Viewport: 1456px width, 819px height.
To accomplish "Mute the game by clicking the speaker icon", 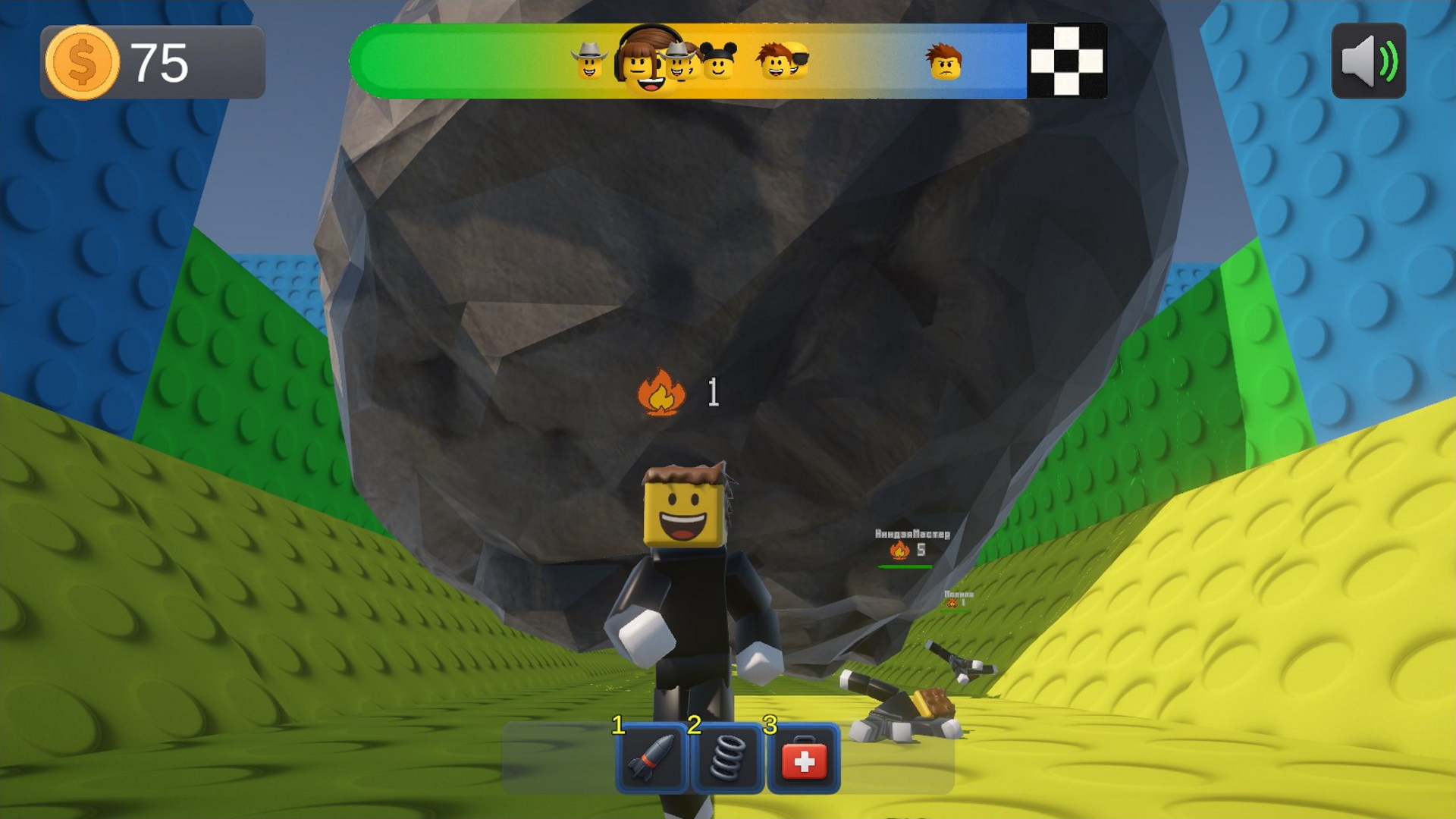I will pos(1370,62).
